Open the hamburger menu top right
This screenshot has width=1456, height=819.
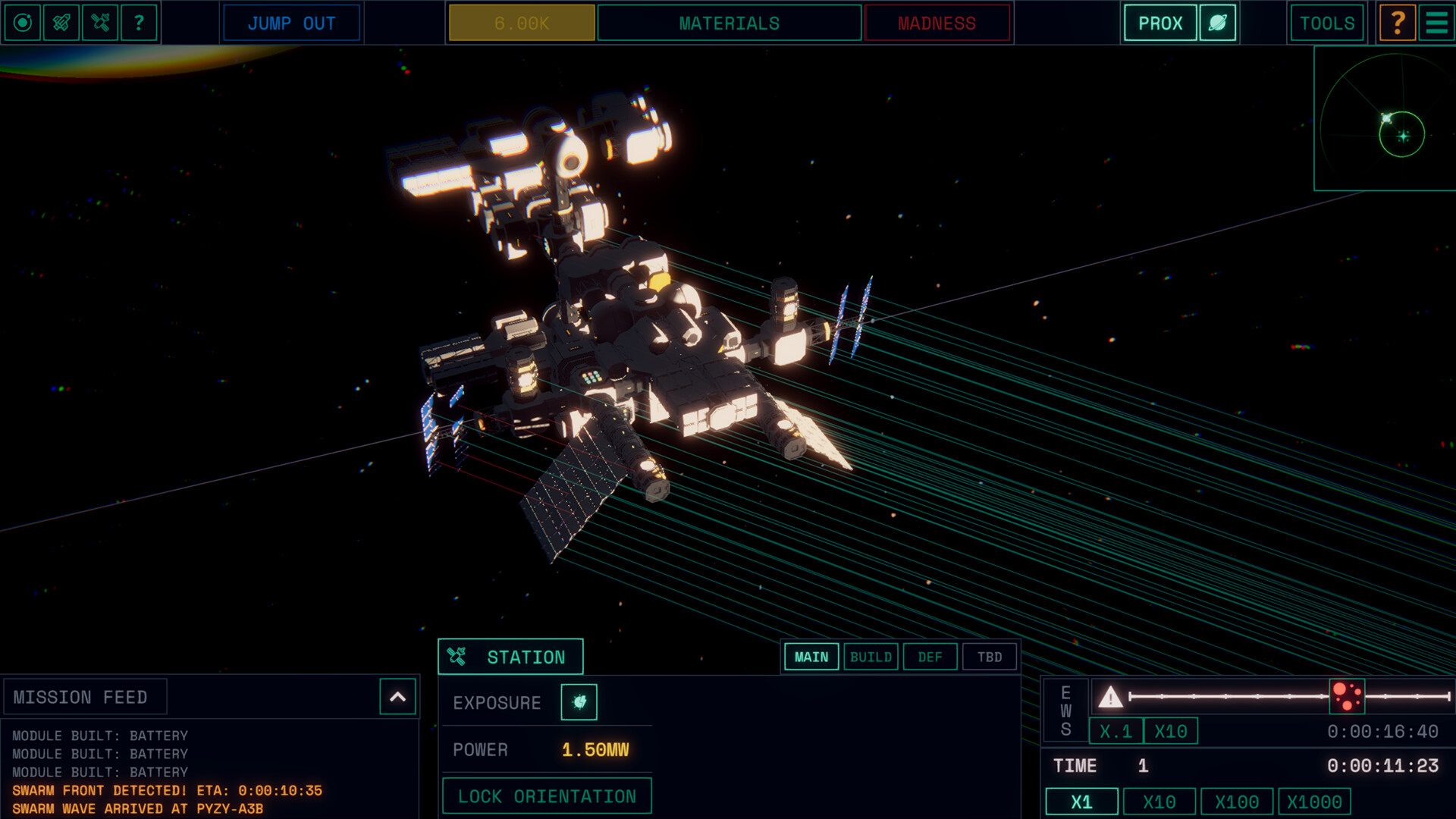pyautogui.click(x=1434, y=23)
